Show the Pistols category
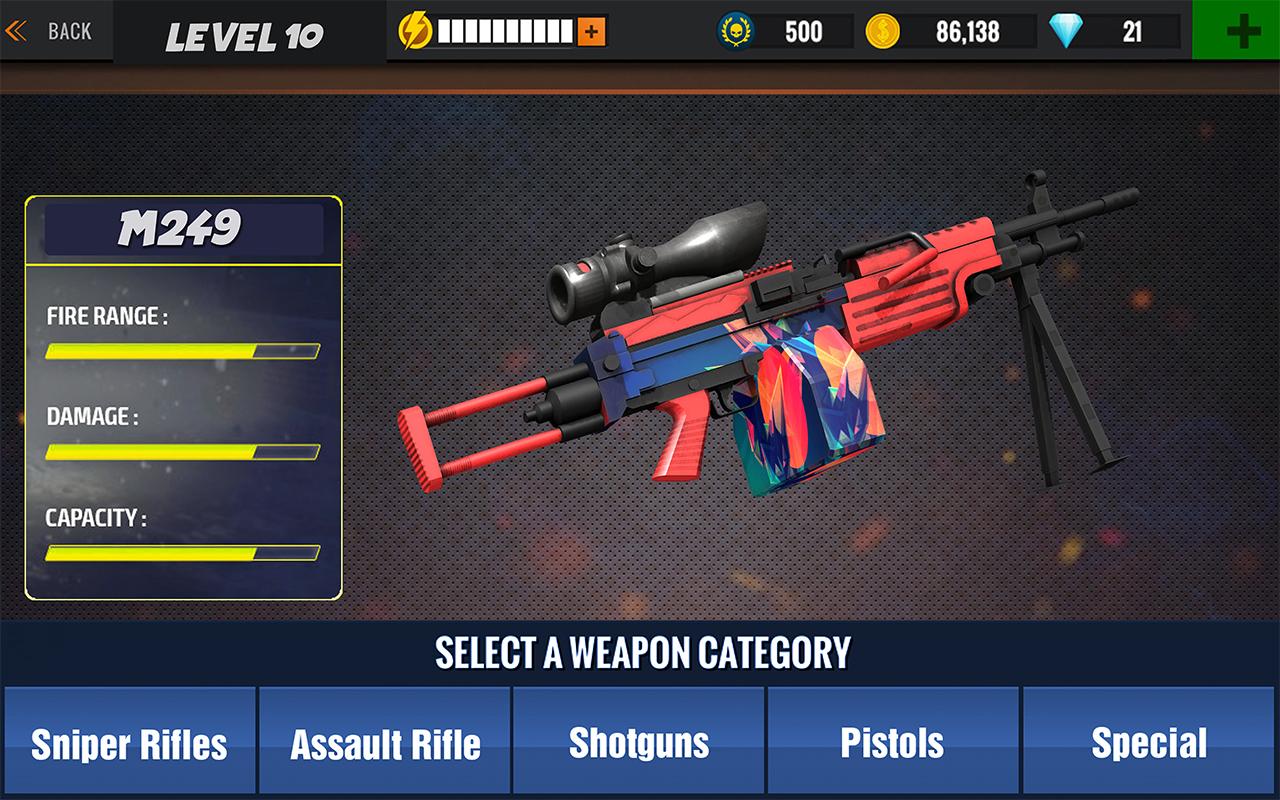 (893, 743)
